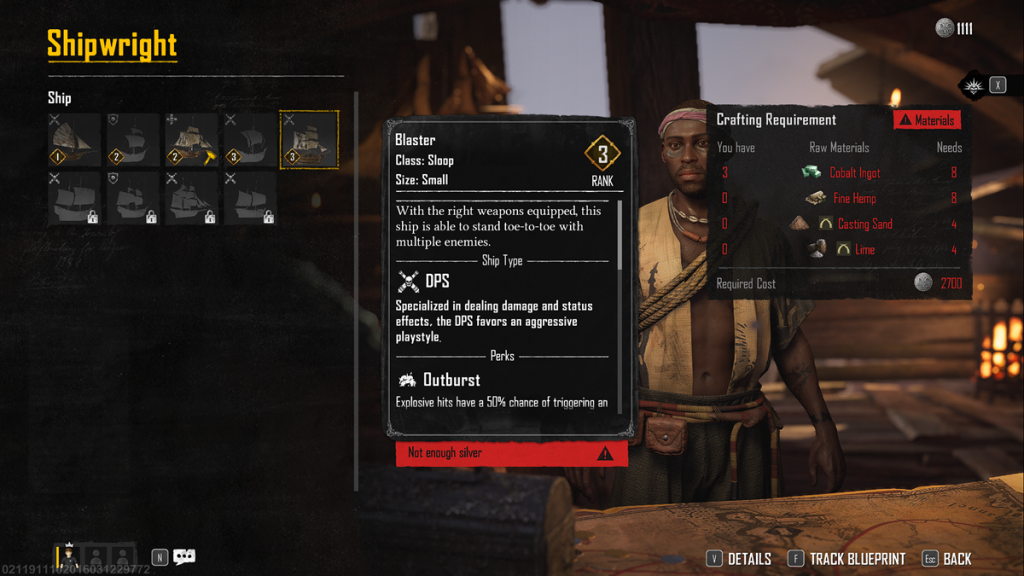1024x576 pixels.
Task: Pick the greyed-out rank 3 ship tile
Action: tap(251, 139)
